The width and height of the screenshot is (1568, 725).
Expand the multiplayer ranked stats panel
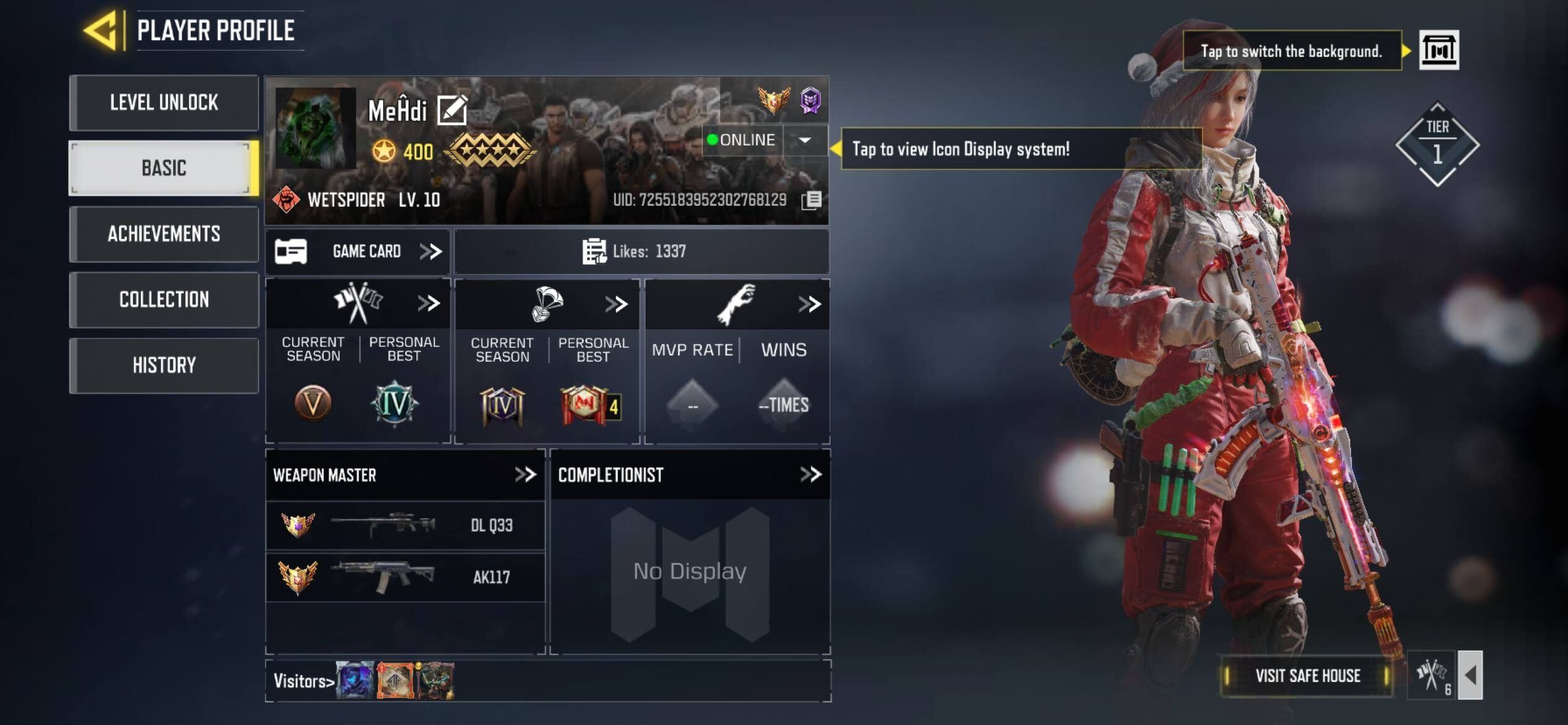click(x=429, y=303)
